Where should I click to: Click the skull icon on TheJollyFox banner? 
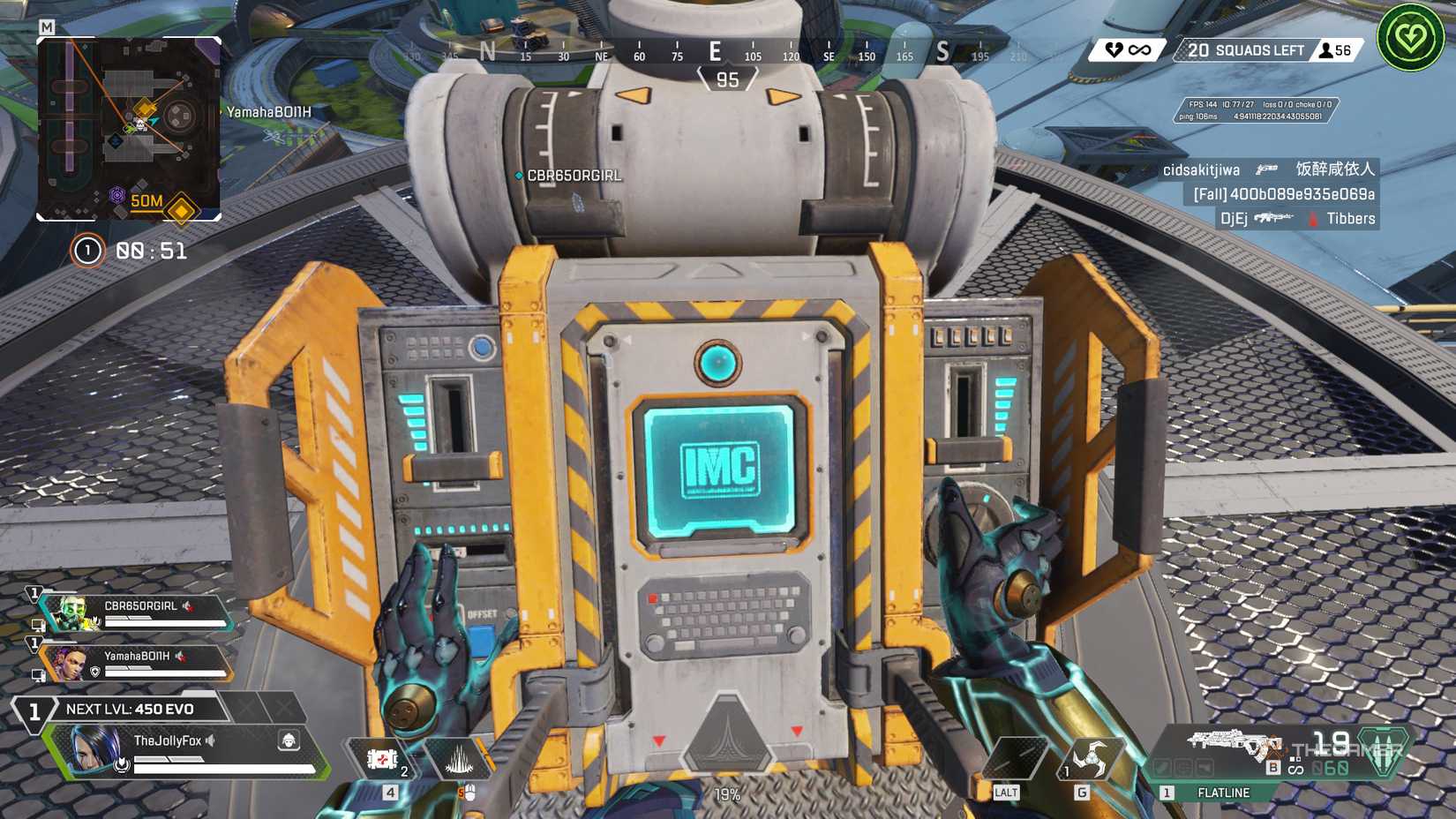(x=287, y=741)
